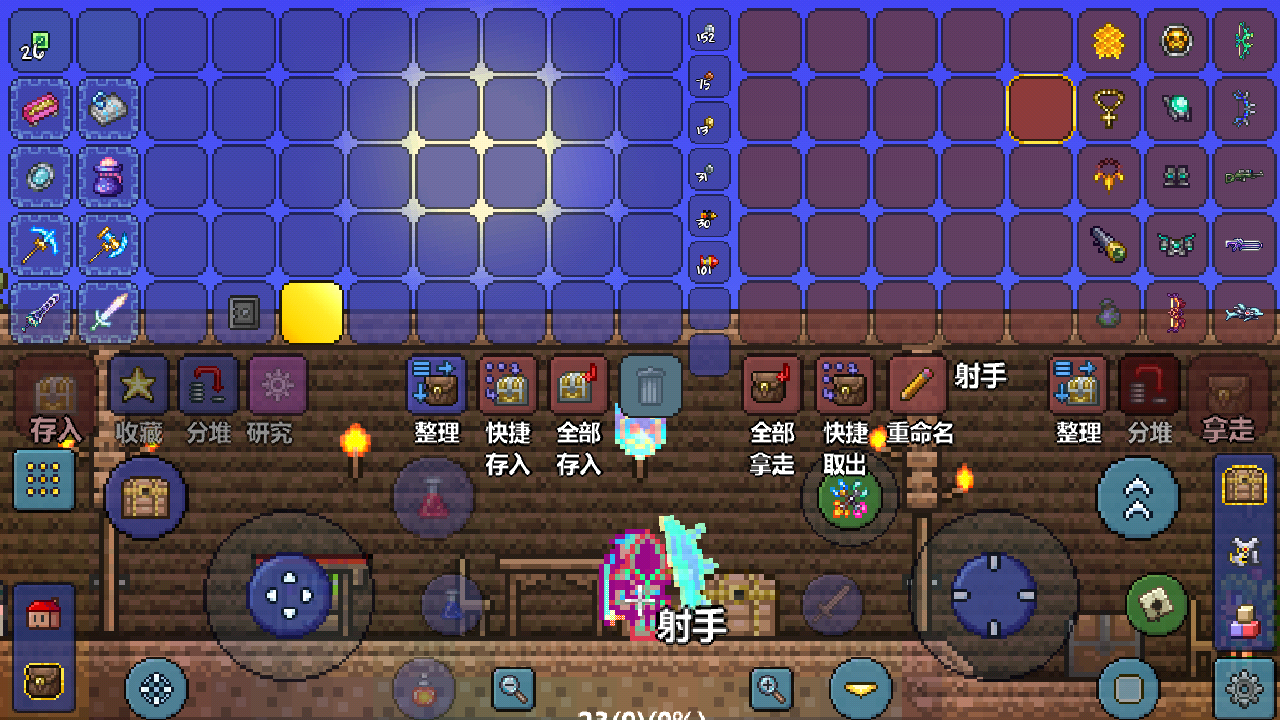The image size is (1280, 720).
Task: Loot everything with 全部拿走
Action: (x=771, y=386)
